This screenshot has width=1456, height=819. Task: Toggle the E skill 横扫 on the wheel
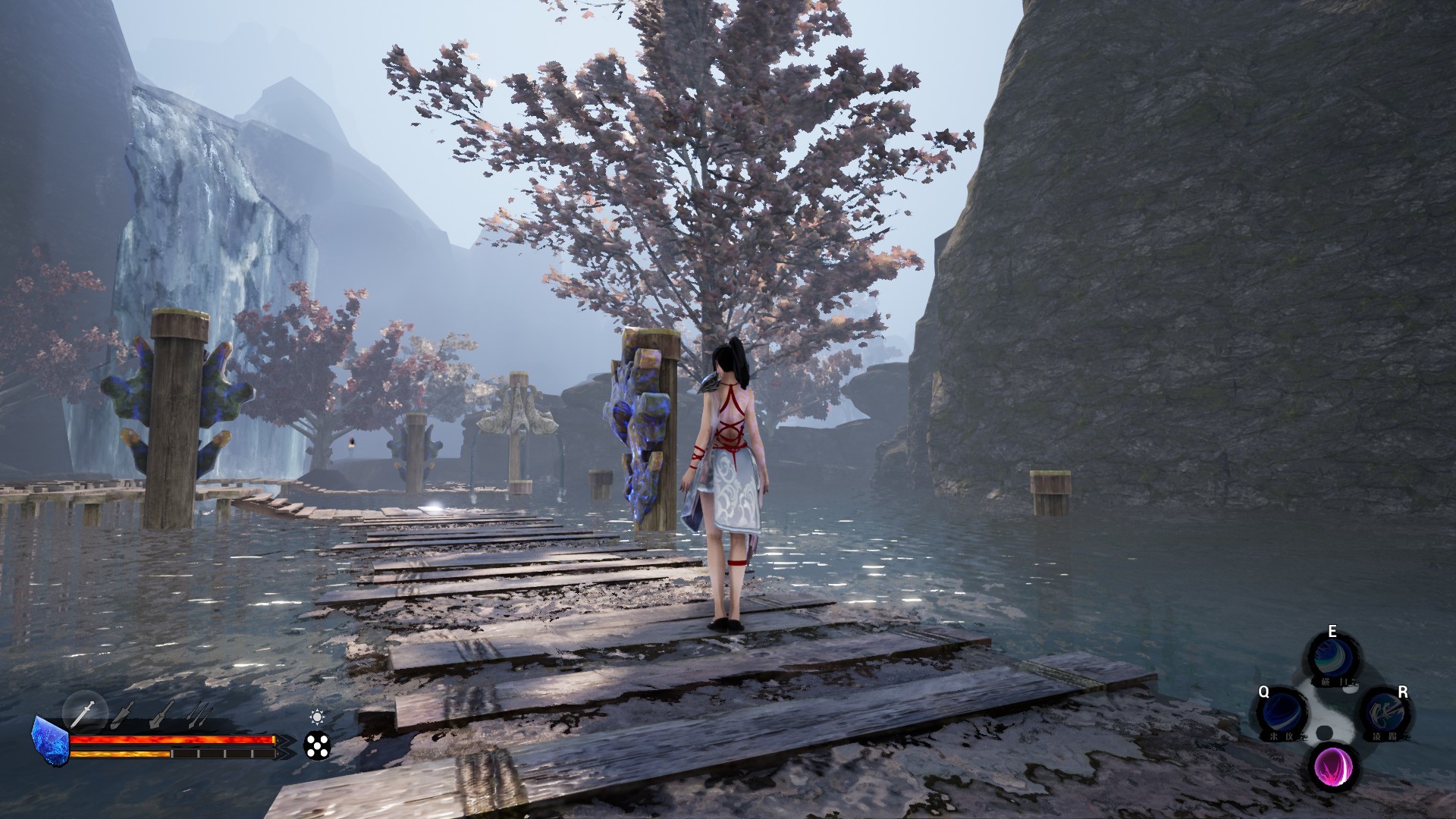coord(1334,655)
